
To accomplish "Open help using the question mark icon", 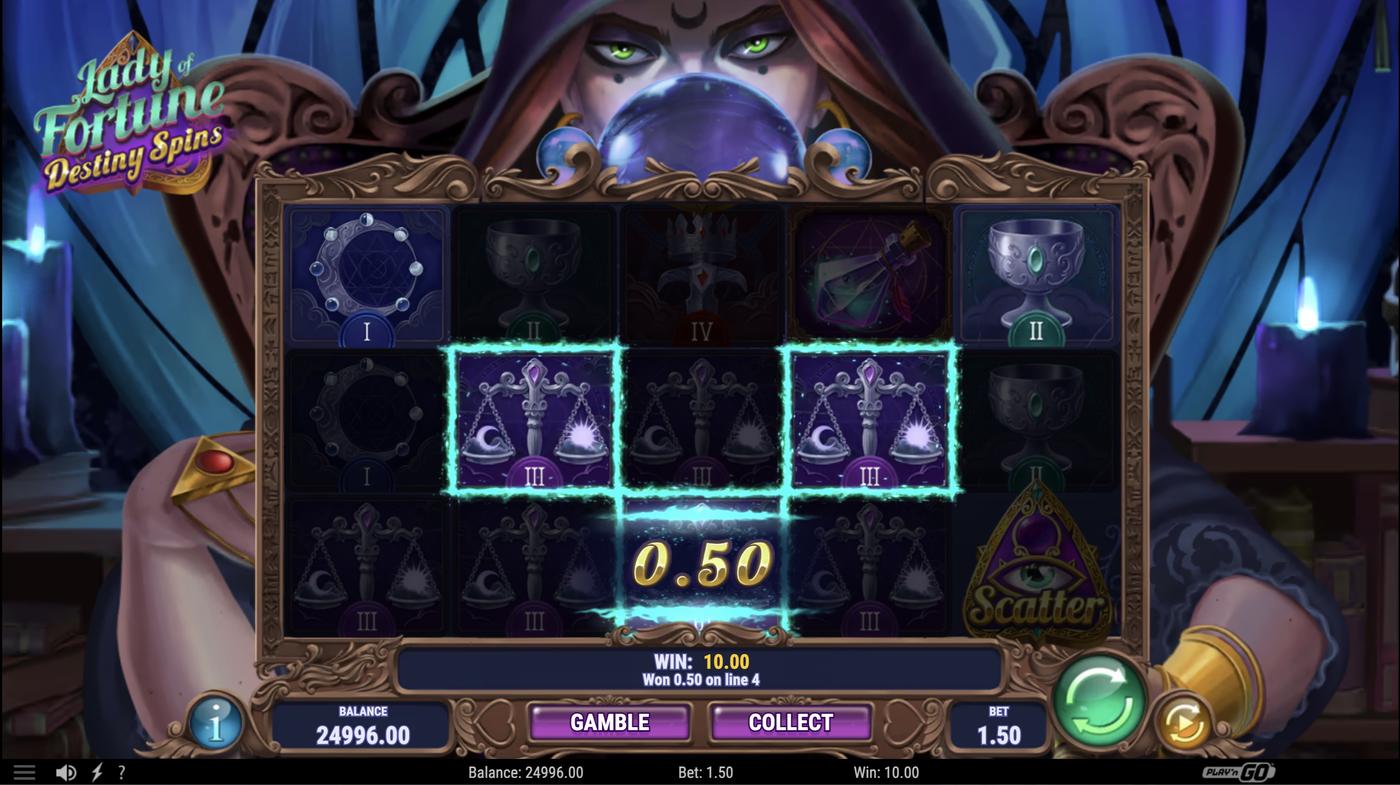I will click(121, 770).
